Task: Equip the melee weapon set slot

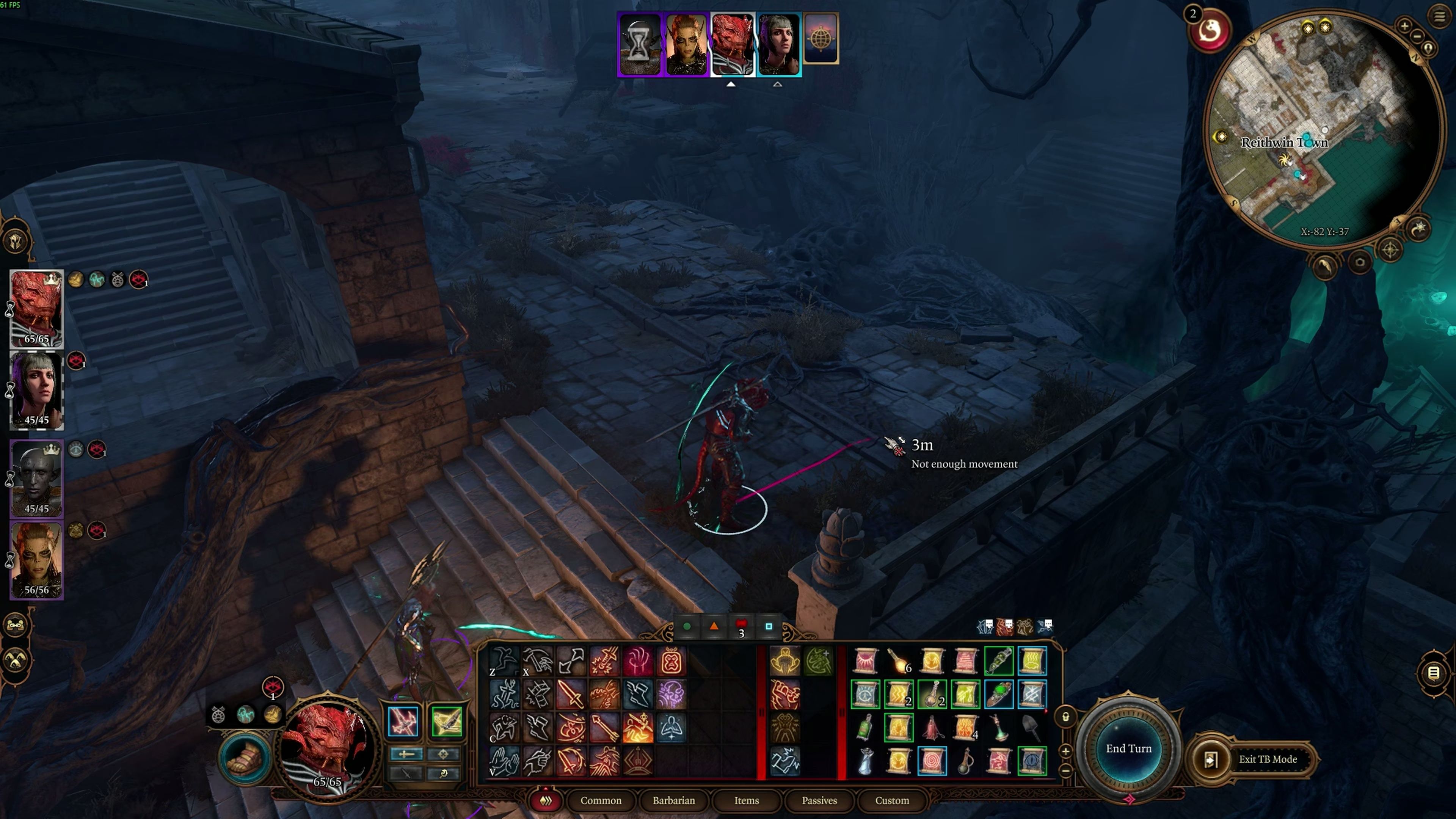Action: pyautogui.click(x=403, y=721)
